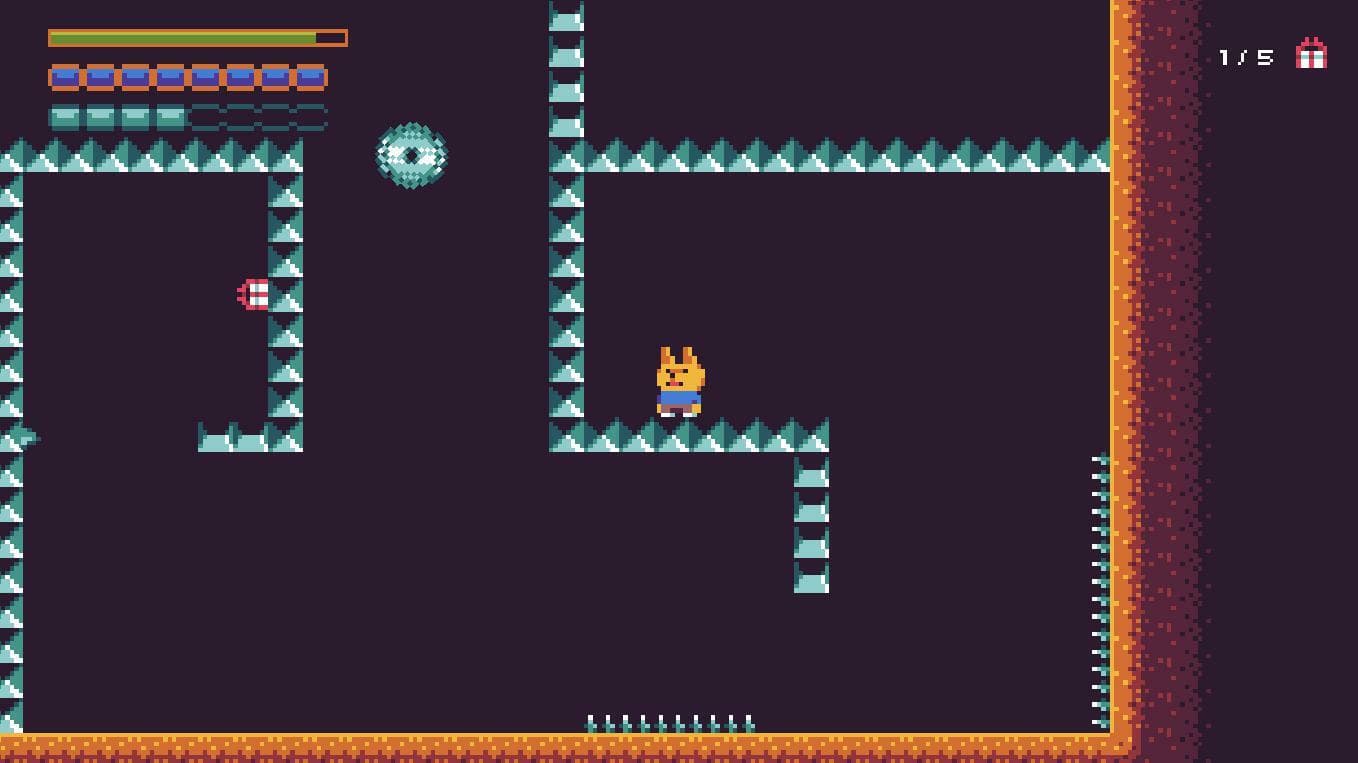Click the gift box collectible counter icon
This screenshot has height=763, width=1358.
point(1311,54)
